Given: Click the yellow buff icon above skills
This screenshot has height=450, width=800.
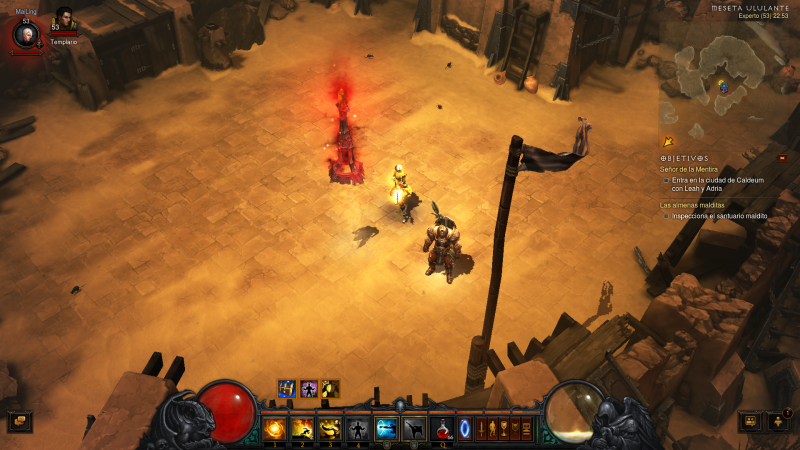Looking at the screenshot, I should pyautogui.click(x=330, y=388).
